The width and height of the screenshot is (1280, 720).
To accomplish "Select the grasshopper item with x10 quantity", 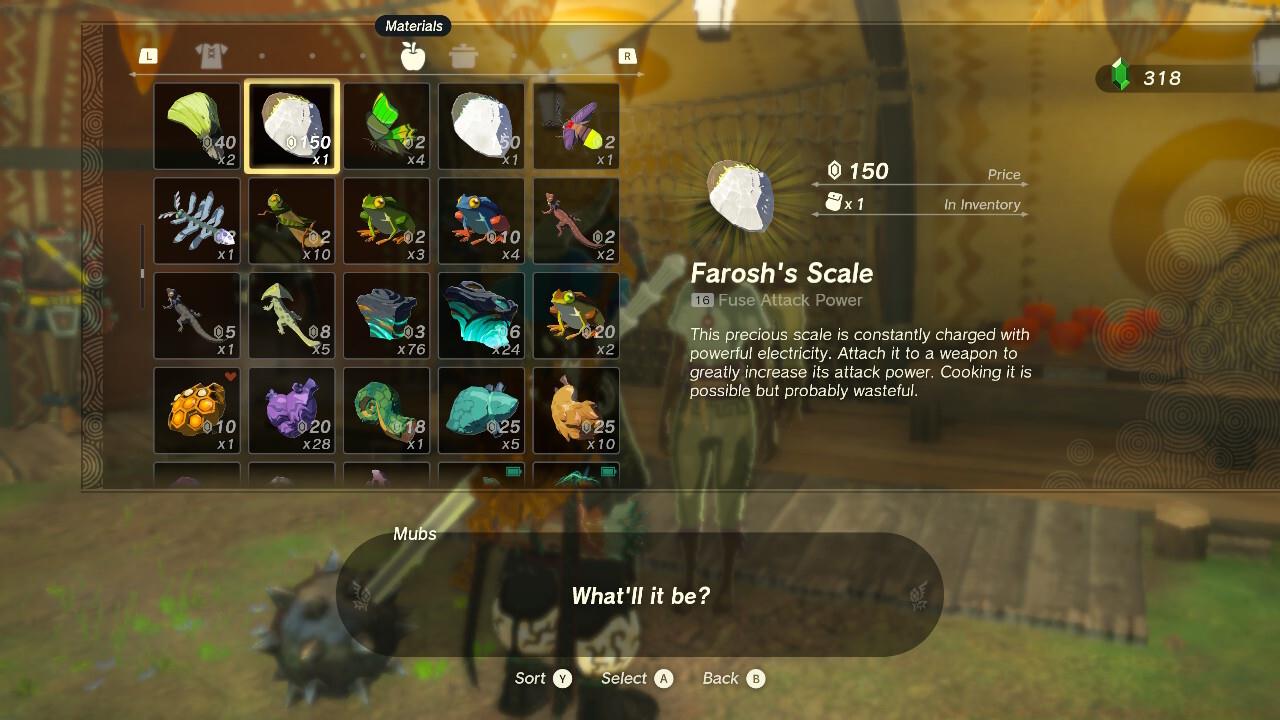I will [x=291, y=220].
